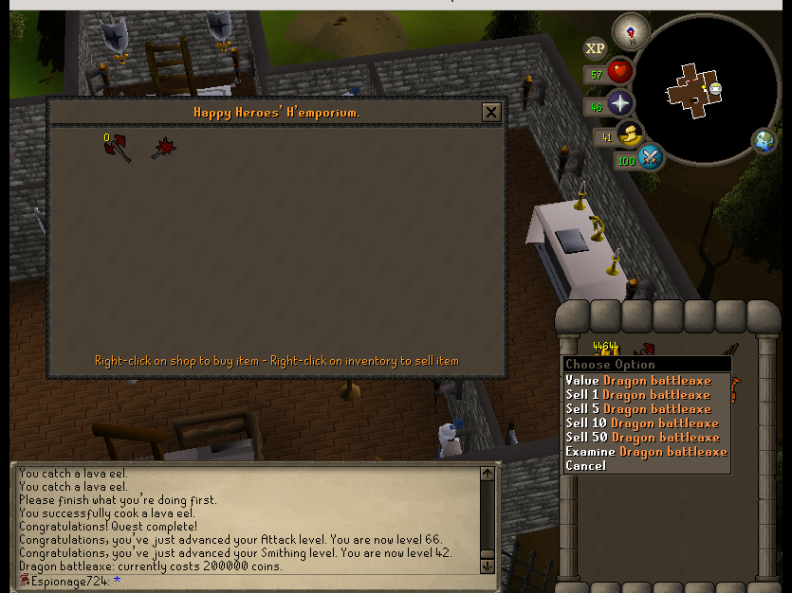Activate the special attack orb with crossed swords

650,157
